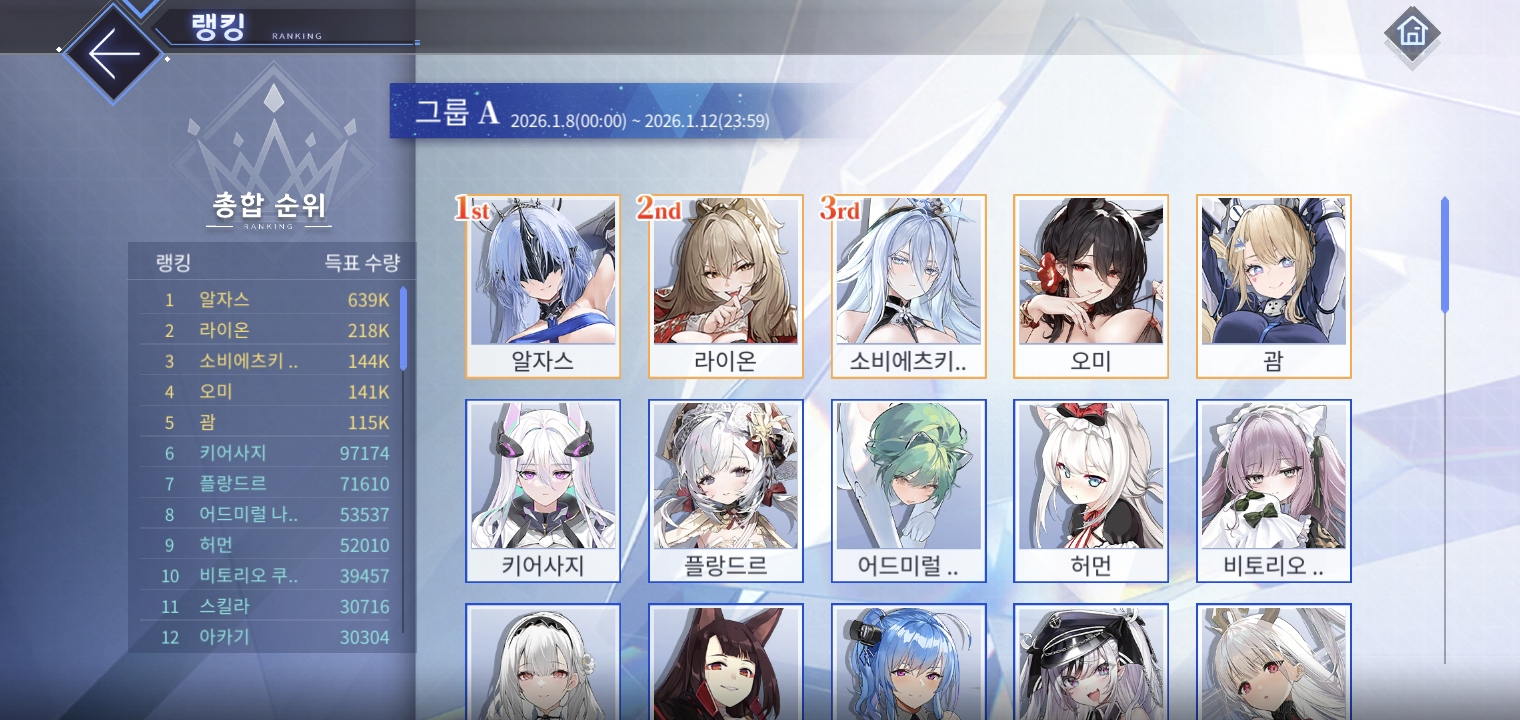Click the character grid scrollbar
The height and width of the screenshot is (720, 1520).
(1444, 255)
